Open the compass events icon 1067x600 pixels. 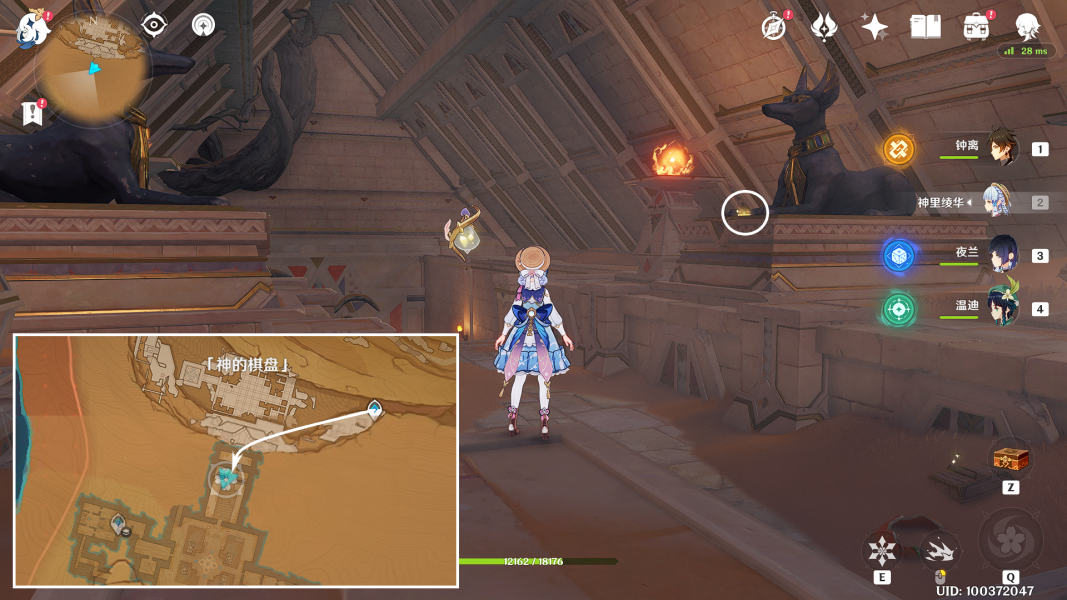tap(773, 27)
